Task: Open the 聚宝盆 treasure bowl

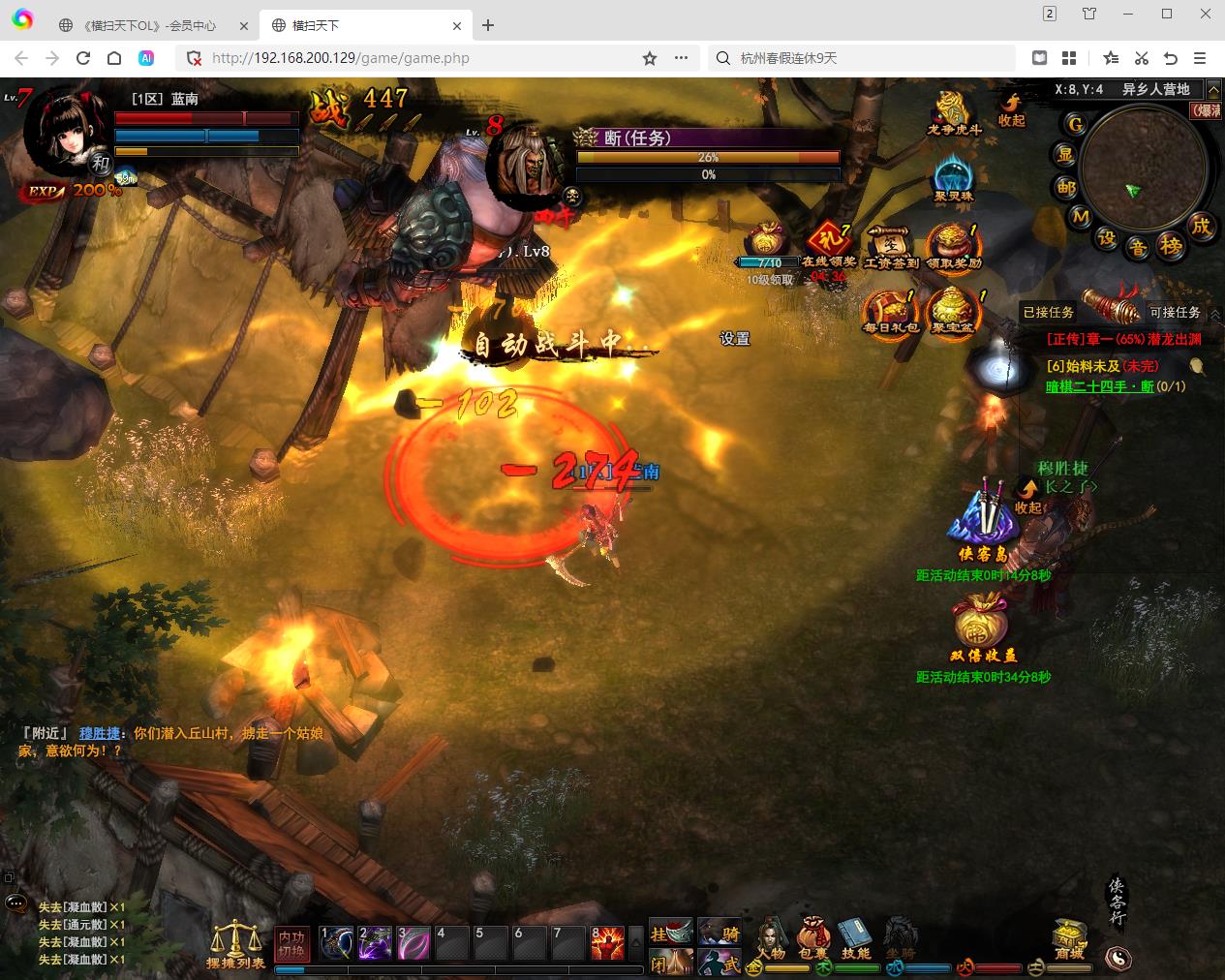Action: (x=953, y=312)
